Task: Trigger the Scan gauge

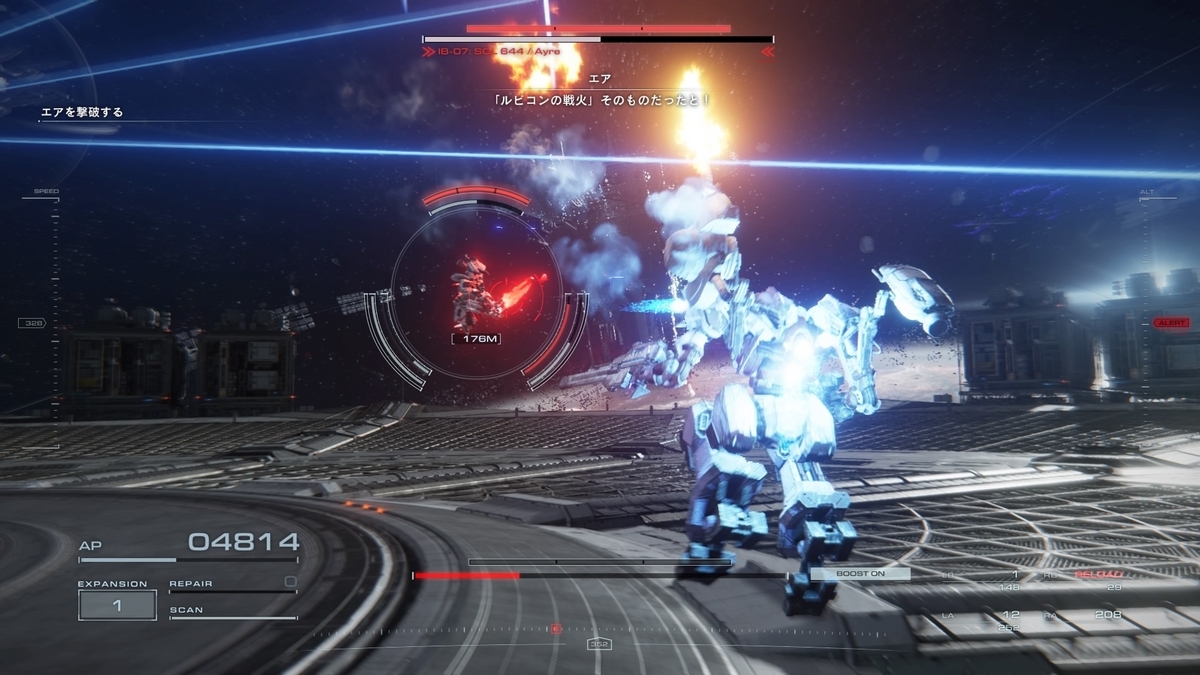Action: [x=232, y=612]
